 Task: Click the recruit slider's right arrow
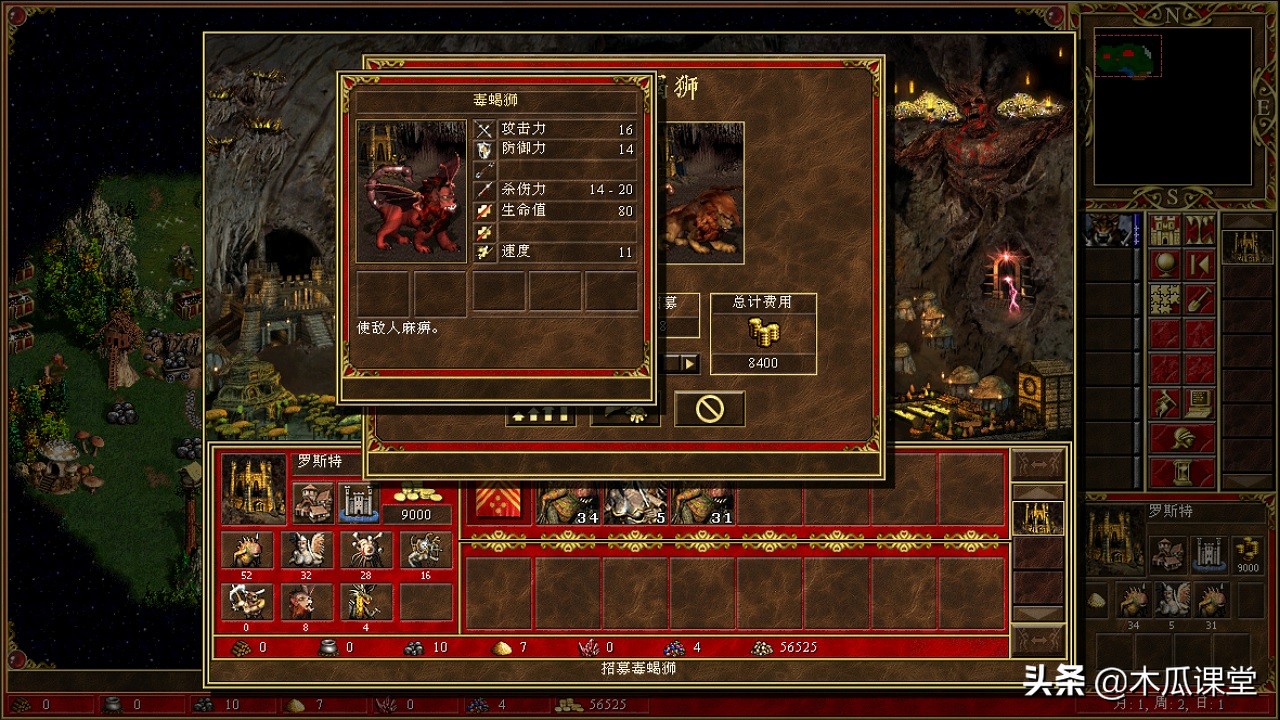pos(690,363)
